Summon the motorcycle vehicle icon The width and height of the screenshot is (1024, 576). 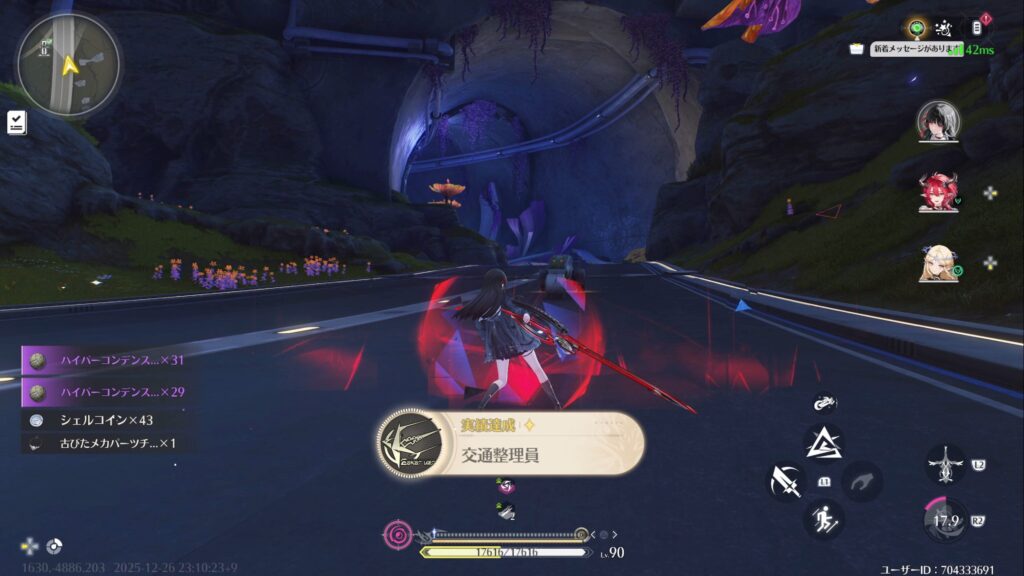click(825, 404)
